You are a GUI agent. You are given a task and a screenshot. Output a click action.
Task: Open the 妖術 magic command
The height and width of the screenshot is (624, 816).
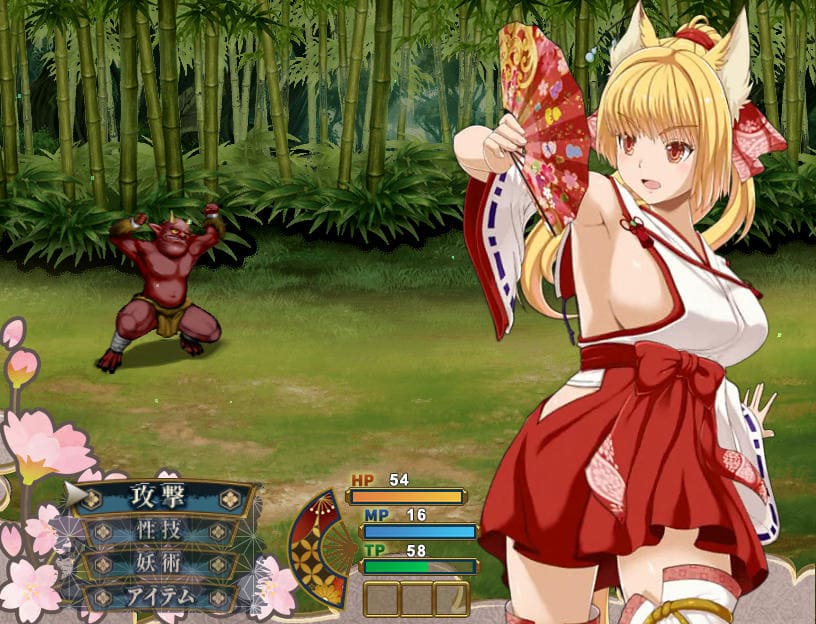click(158, 563)
